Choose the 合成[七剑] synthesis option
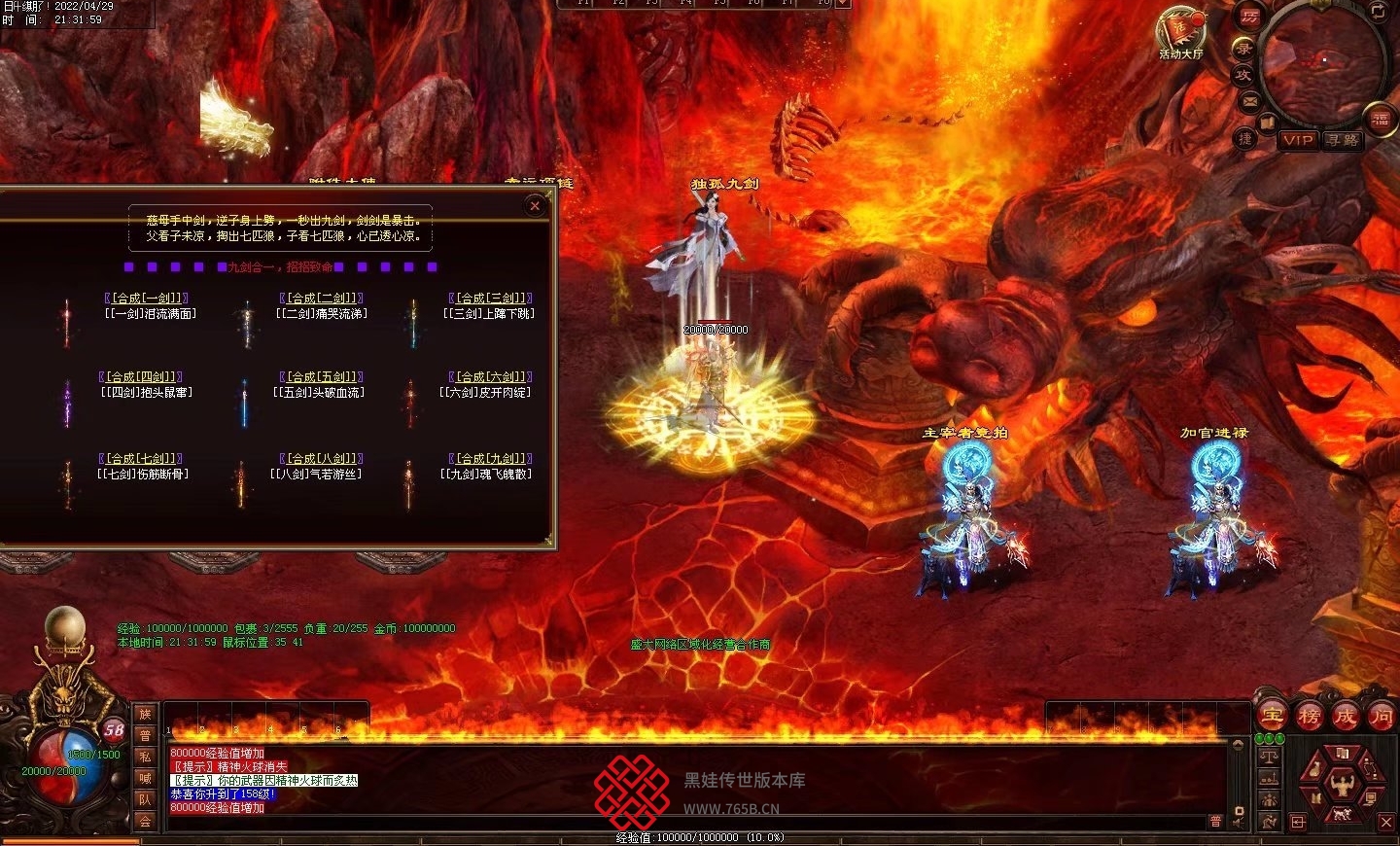 [140, 458]
